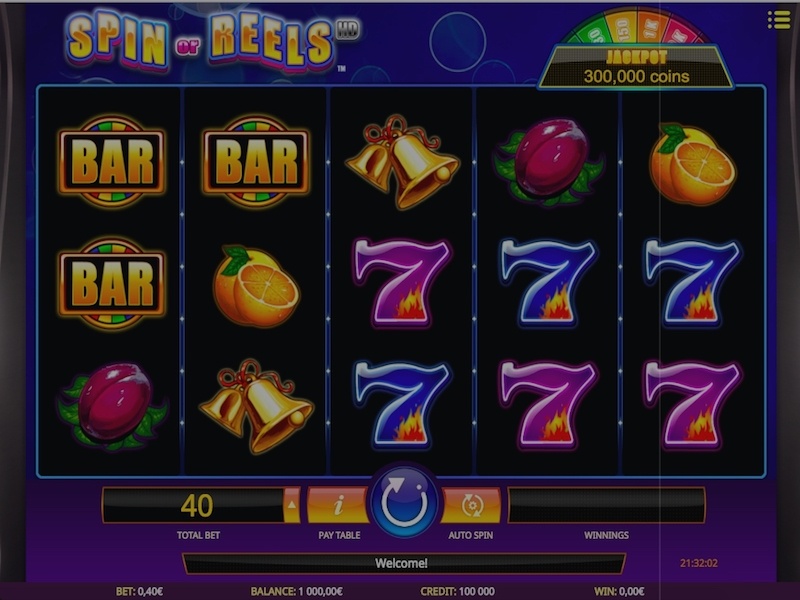Open the Pay Table info button
The height and width of the screenshot is (600, 800).
tap(338, 506)
